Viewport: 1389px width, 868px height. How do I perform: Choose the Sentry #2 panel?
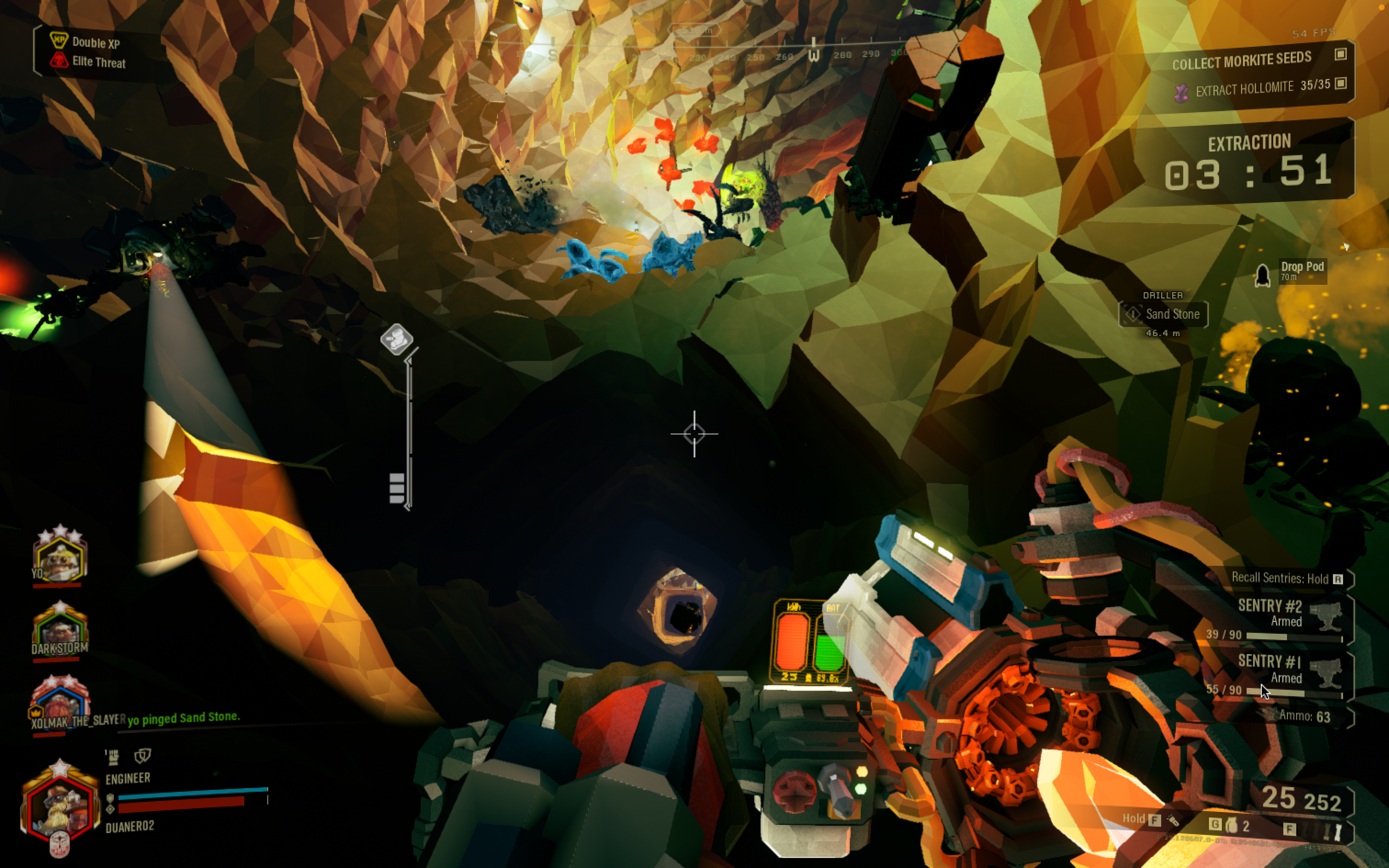[1281, 620]
